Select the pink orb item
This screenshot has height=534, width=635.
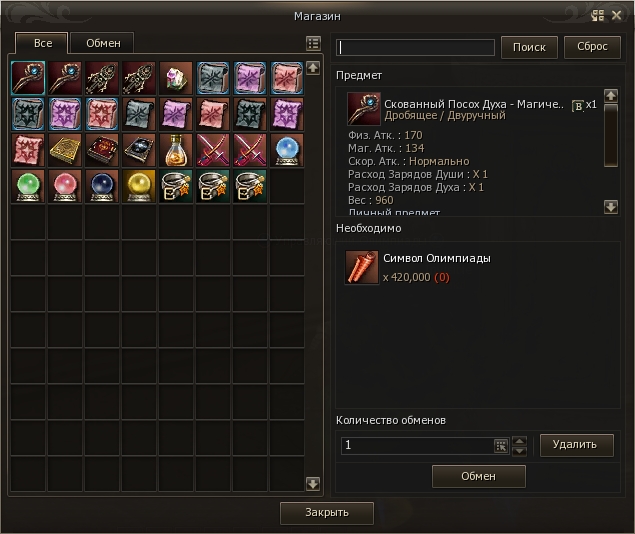(65, 186)
